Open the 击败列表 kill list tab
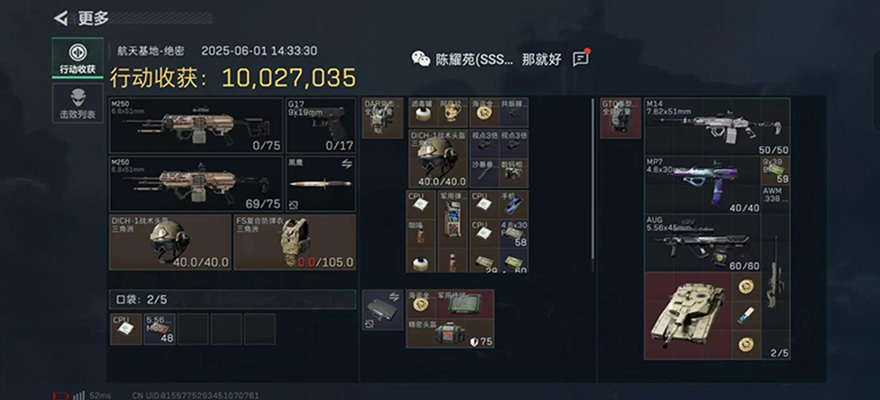Screen dimensions: 880x400 (77, 104)
